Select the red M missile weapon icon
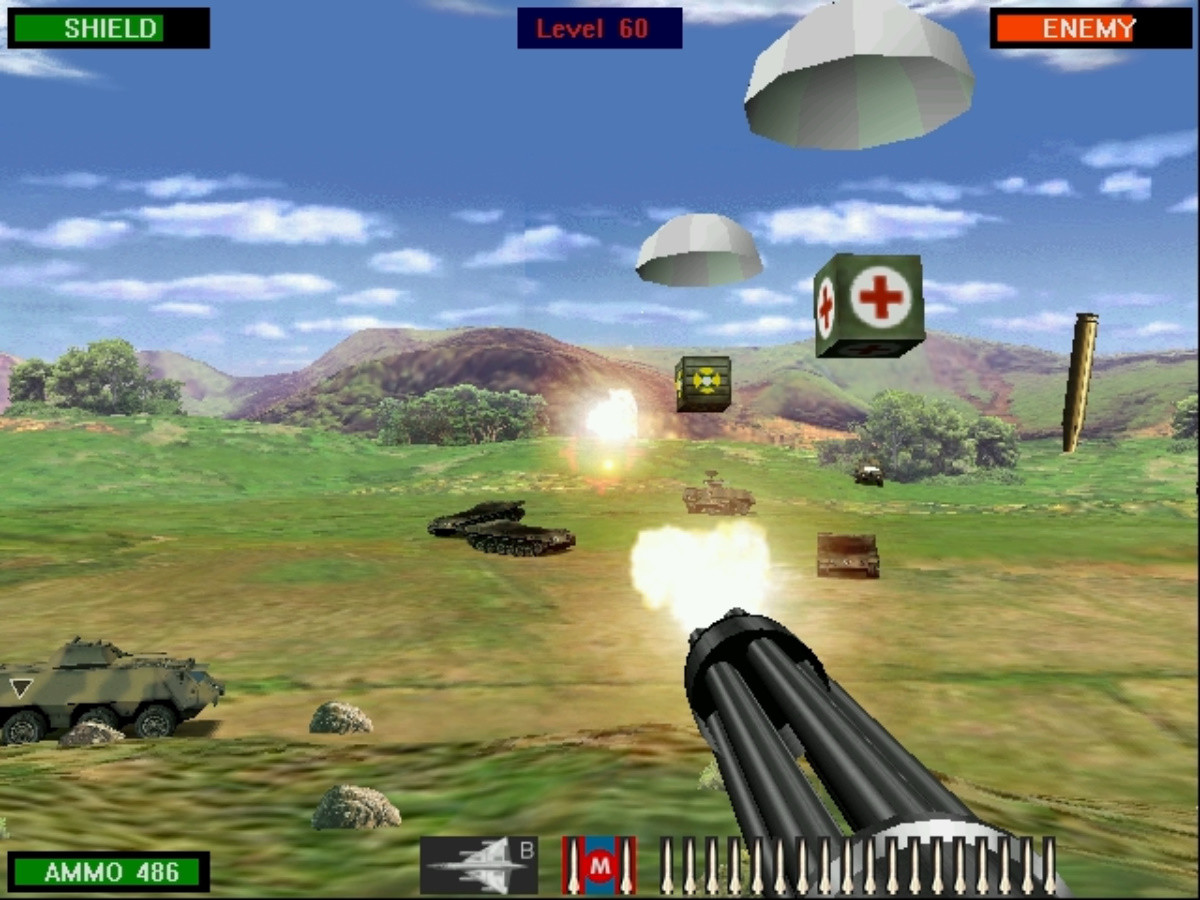This screenshot has height=900, width=1200. [x=599, y=865]
